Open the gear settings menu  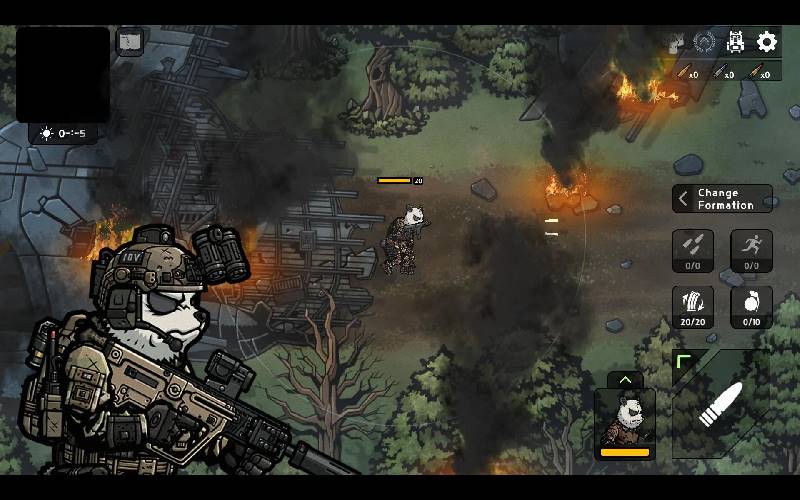tap(767, 42)
